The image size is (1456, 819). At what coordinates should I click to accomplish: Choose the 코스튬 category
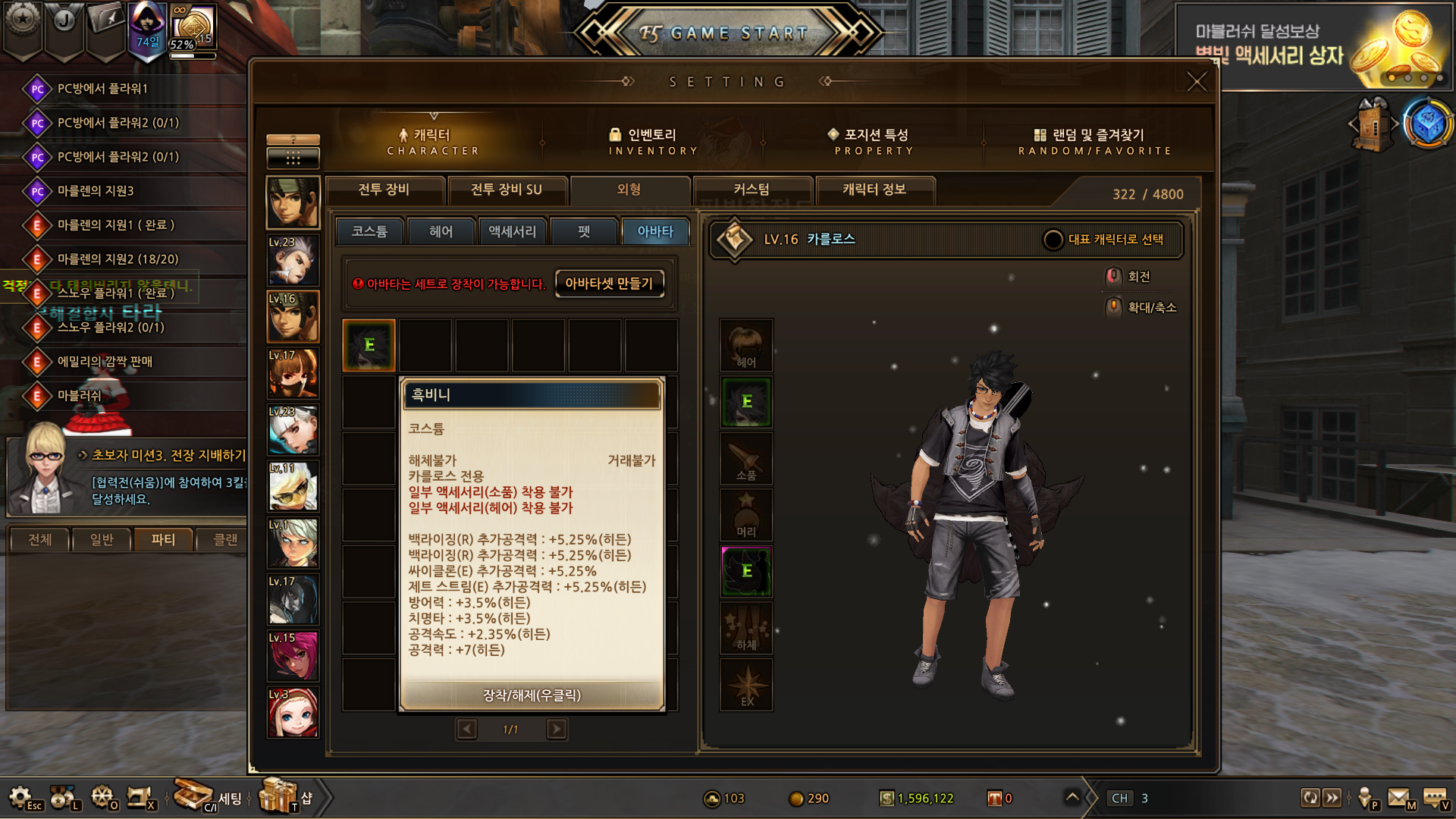coord(369,231)
